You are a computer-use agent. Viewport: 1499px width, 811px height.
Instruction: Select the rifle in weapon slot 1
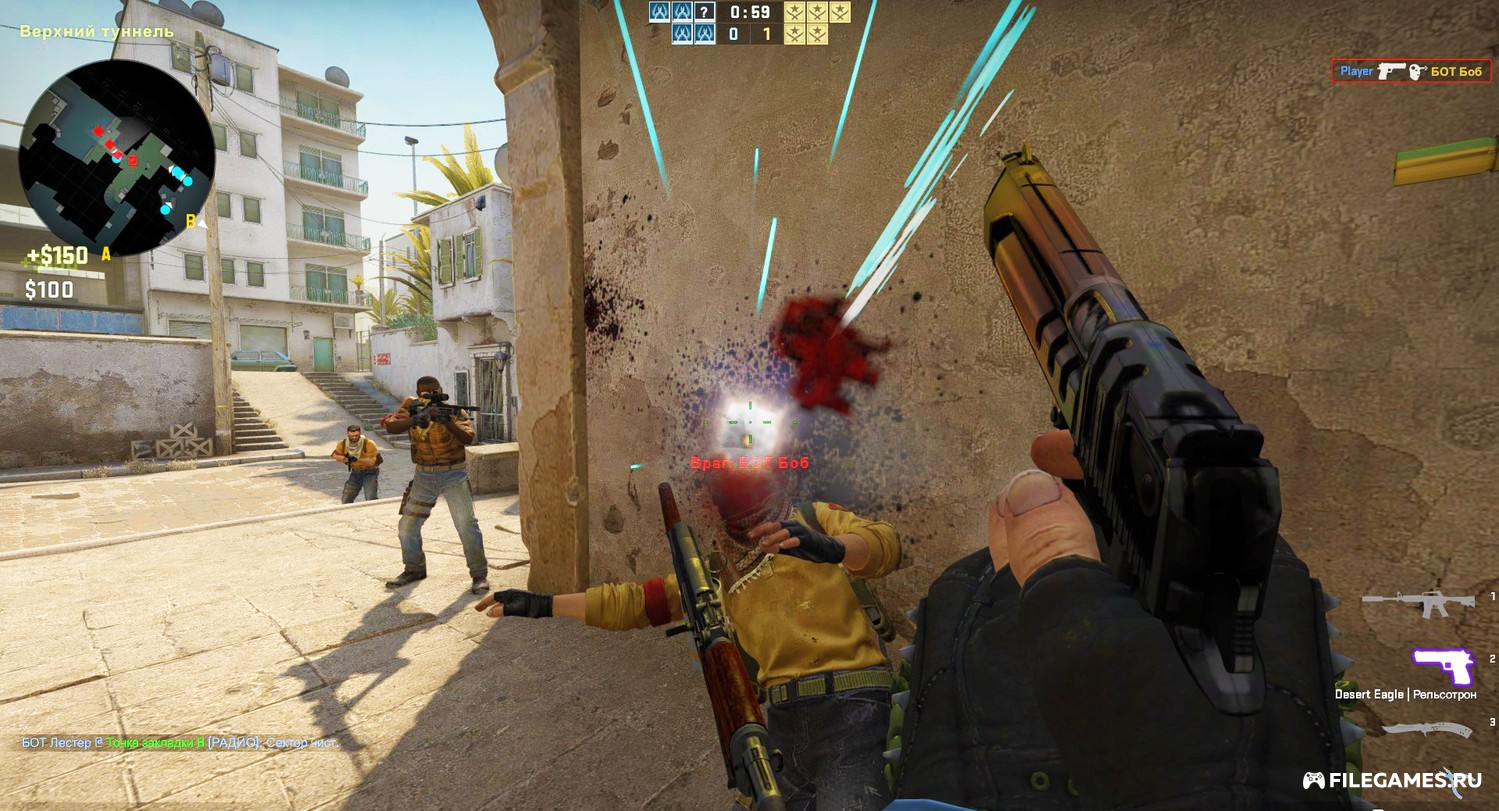tap(1418, 601)
